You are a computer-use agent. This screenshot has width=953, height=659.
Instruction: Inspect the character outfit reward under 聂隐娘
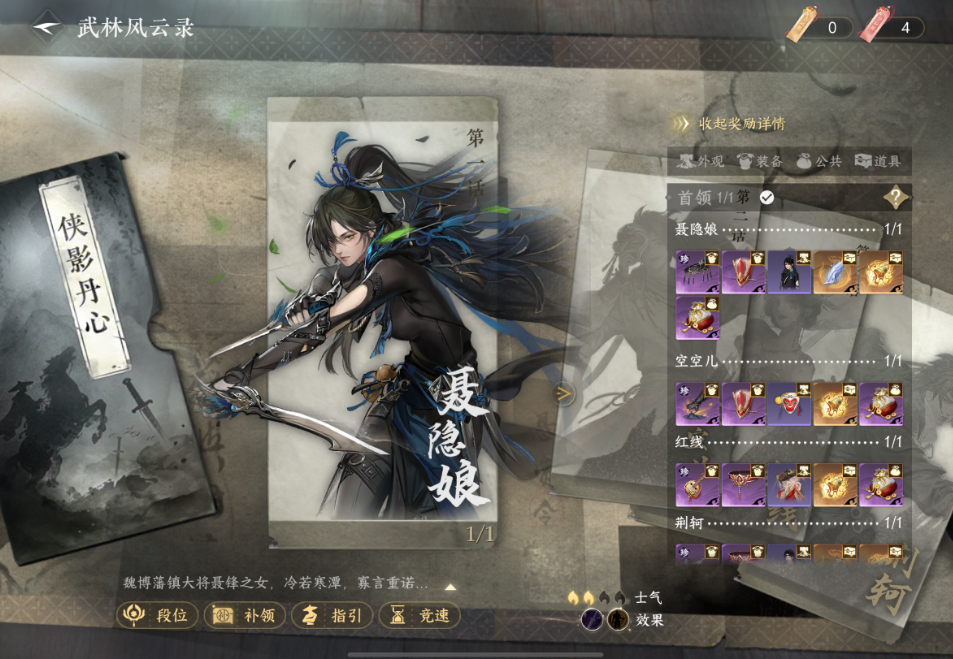click(789, 272)
